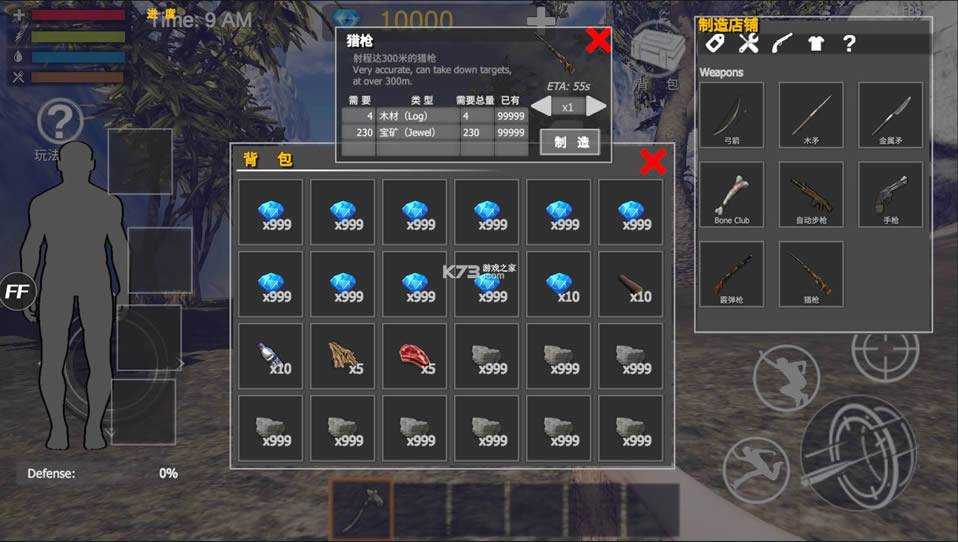
Task: Open the tools wrench crafting tab
Action: (748, 43)
